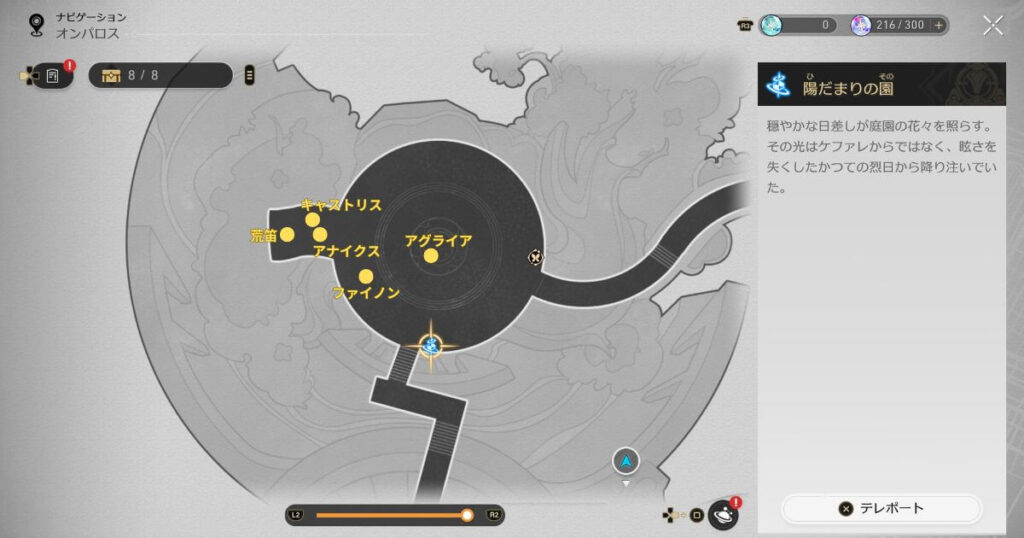
Task: Click the テレポート teleport button
Action: pyautogui.click(x=882, y=508)
